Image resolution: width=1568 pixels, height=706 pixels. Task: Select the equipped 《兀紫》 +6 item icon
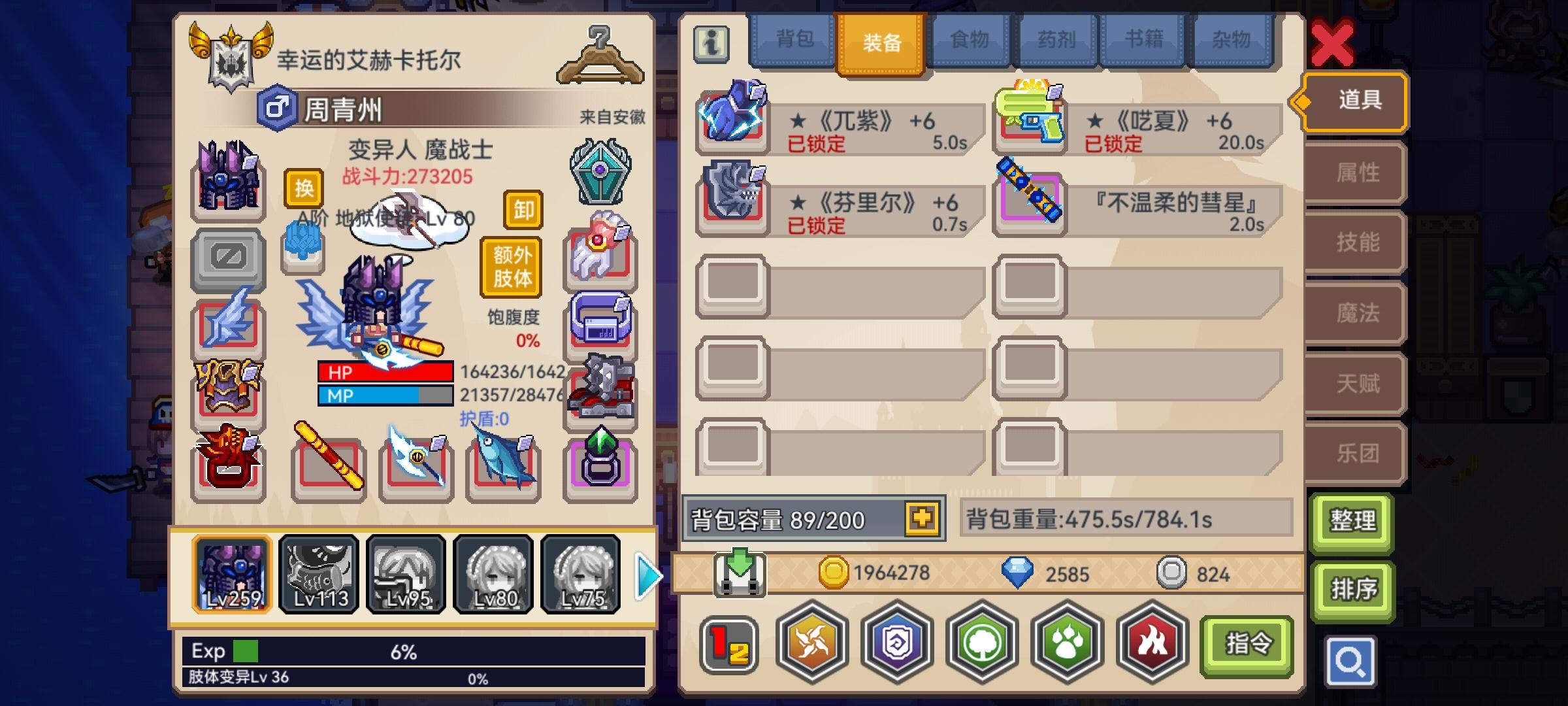pyautogui.click(x=732, y=118)
